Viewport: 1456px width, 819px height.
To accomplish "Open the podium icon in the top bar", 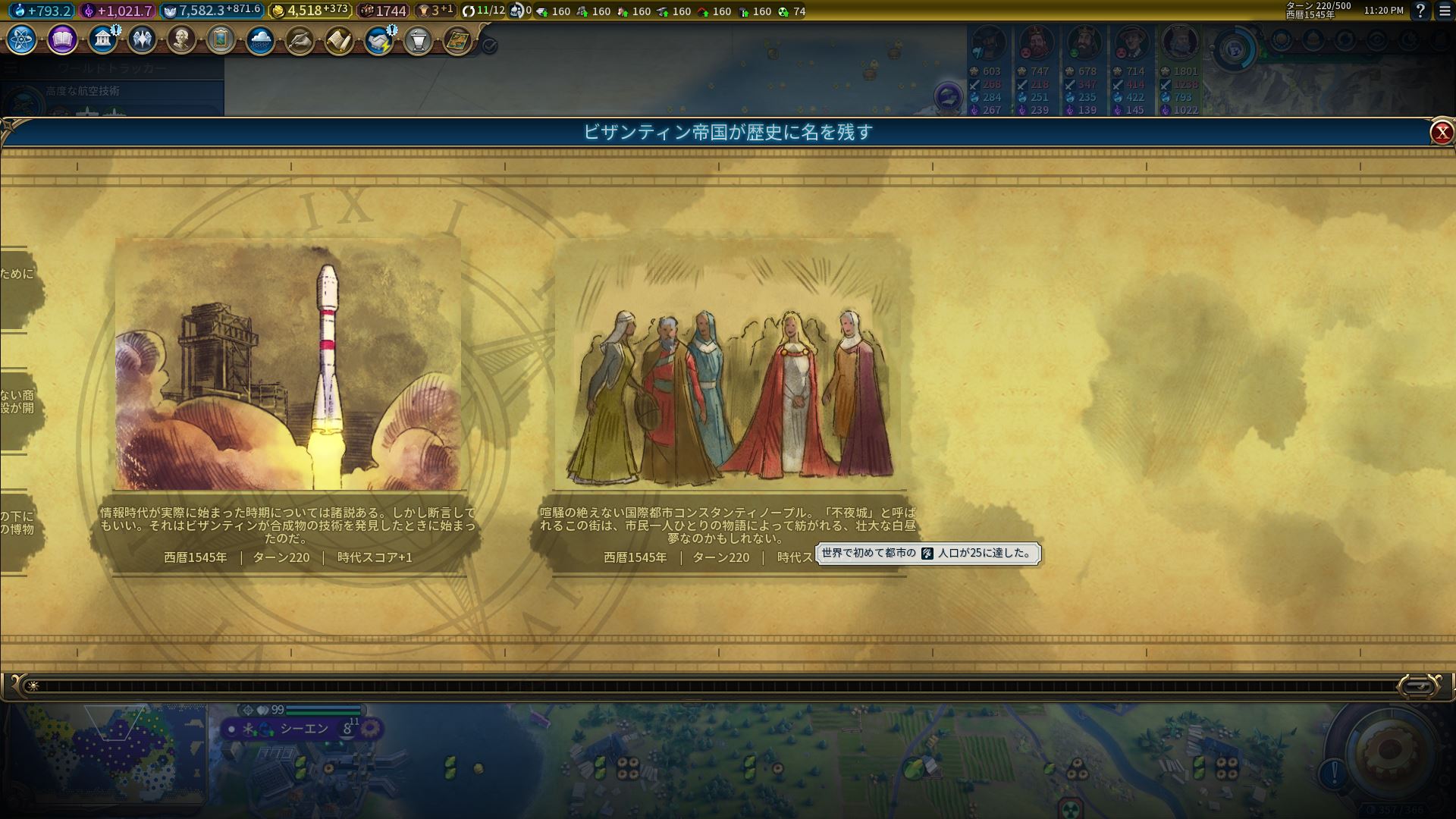I will 418,40.
